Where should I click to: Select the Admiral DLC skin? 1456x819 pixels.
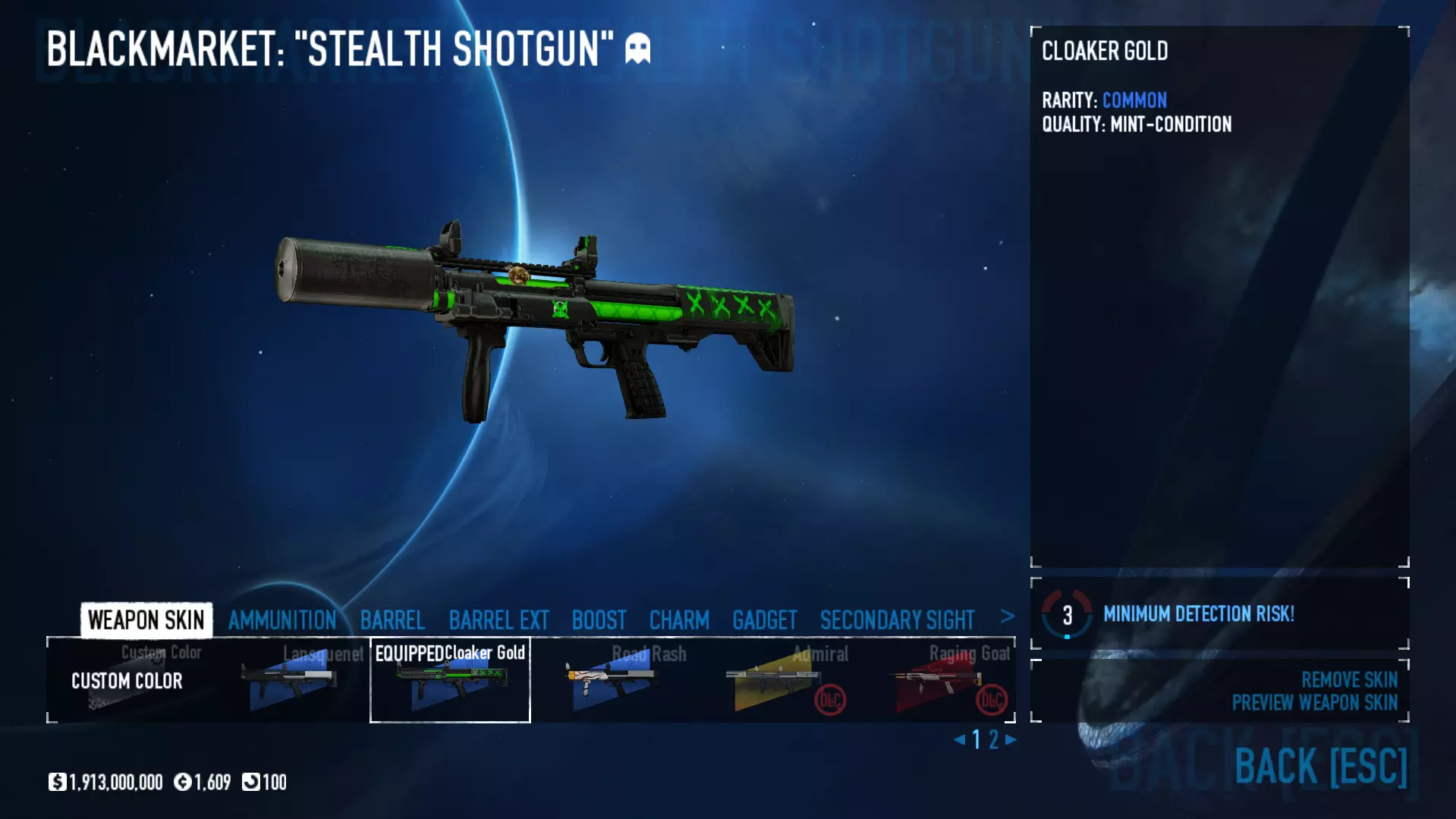pos(772,681)
